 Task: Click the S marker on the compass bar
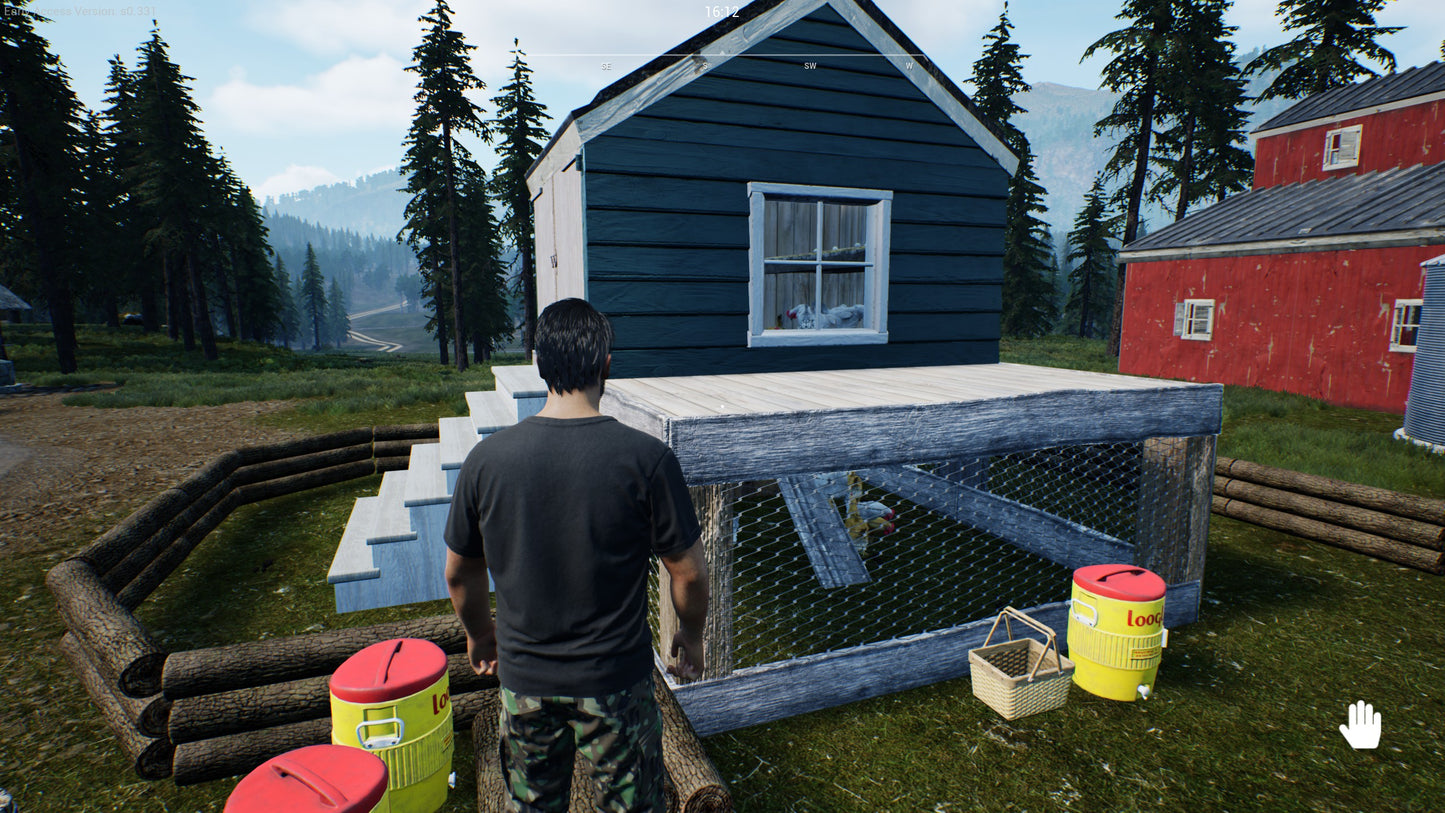point(706,65)
